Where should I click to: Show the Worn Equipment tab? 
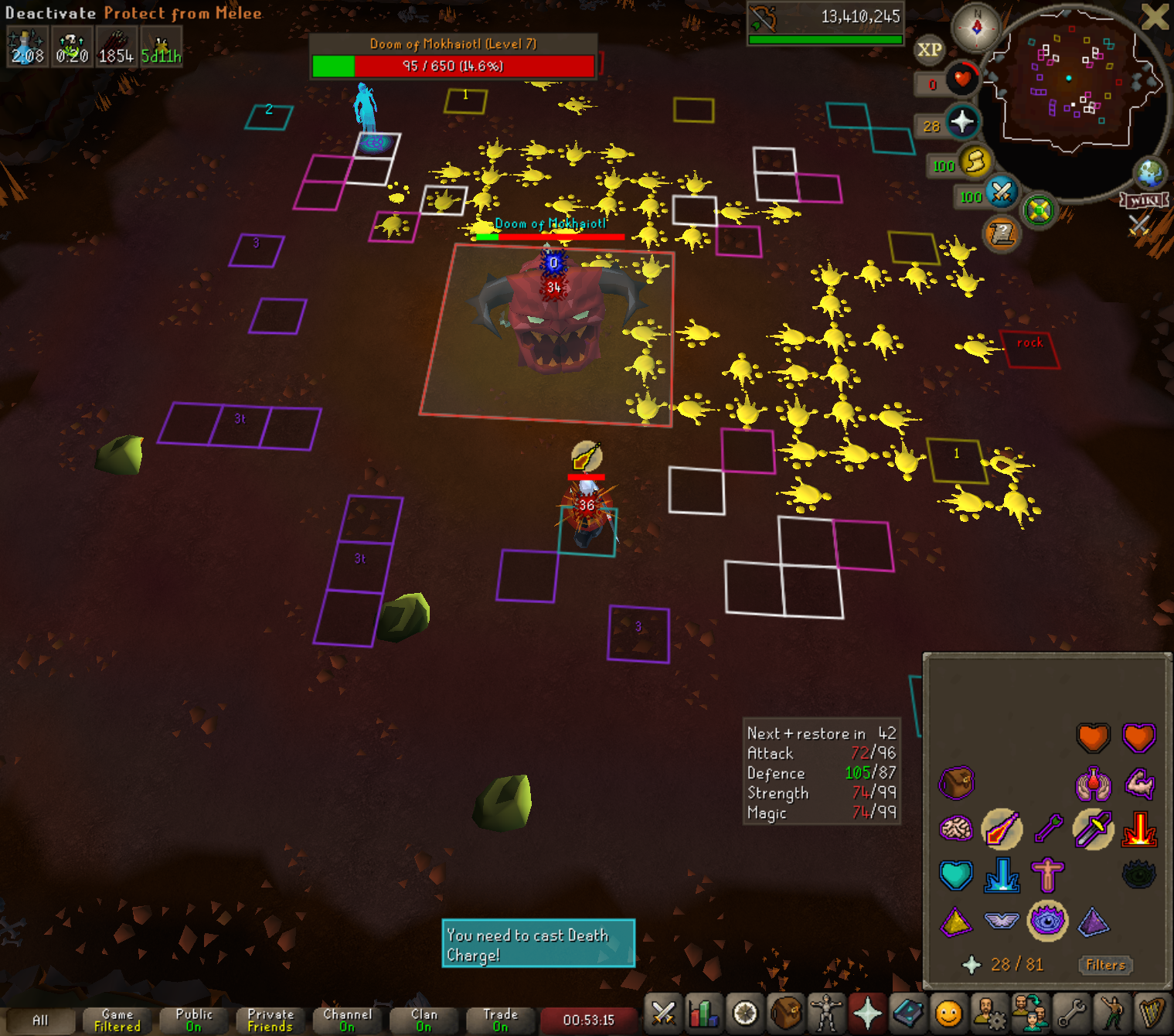pos(826,1013)
